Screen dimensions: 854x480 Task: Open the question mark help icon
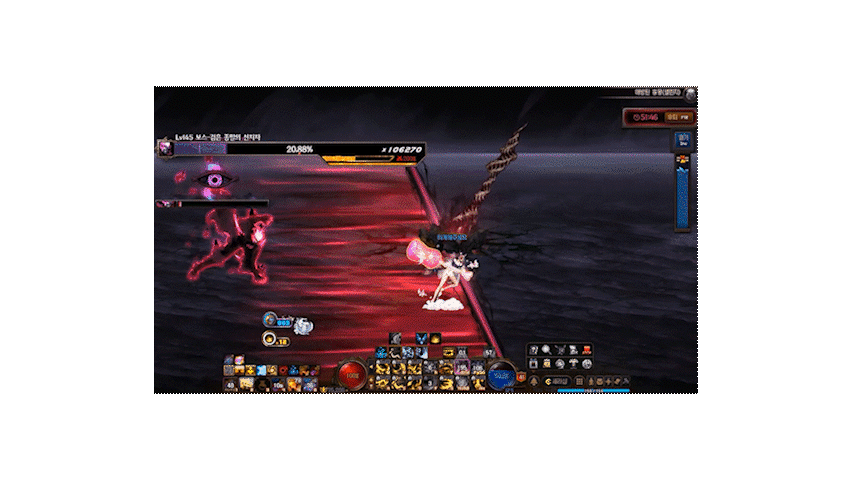(x=533, y=349)
